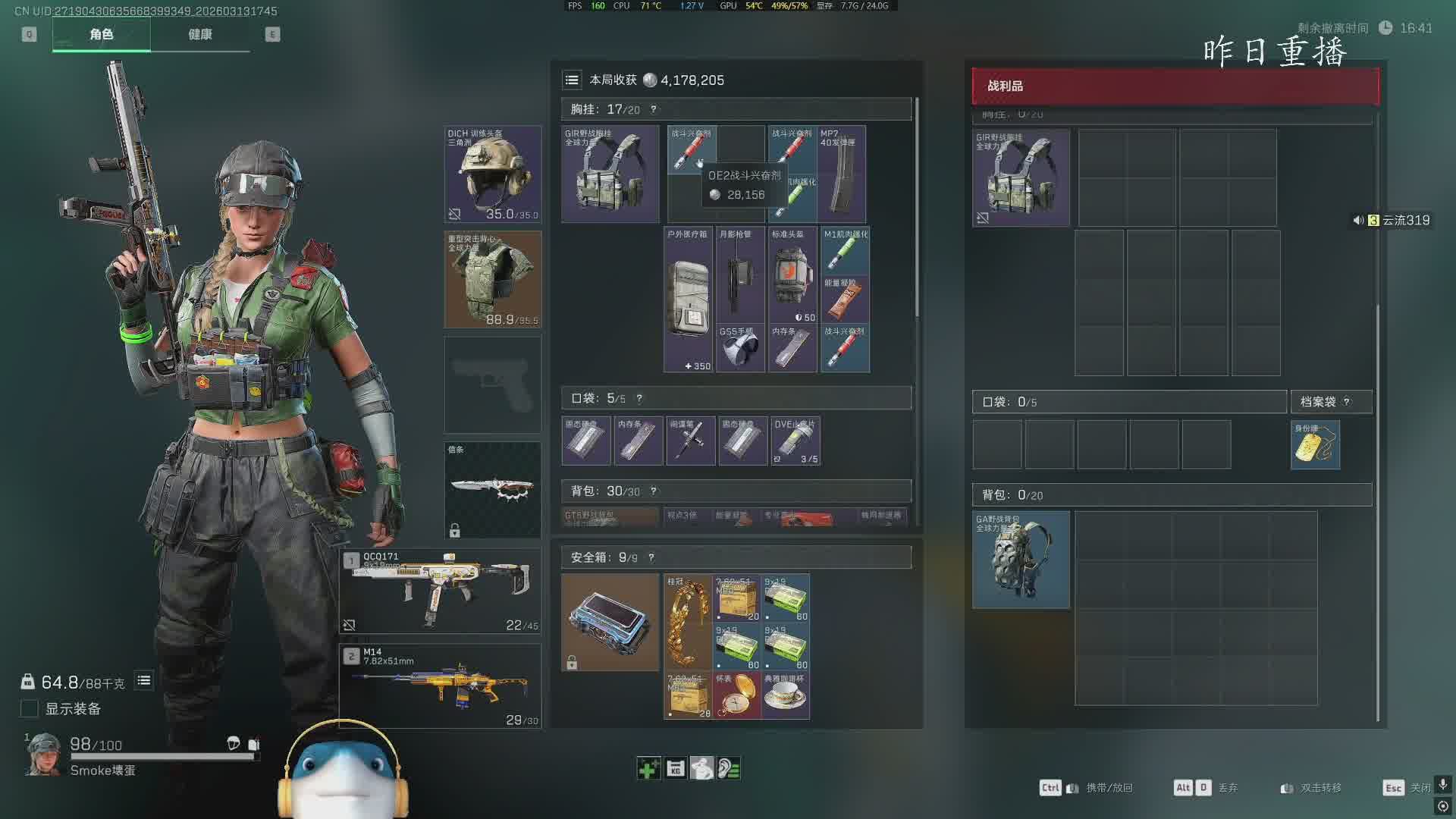Viewport: 1456px width, 819px height.
Task: Click the green medical cross status icon
Action: (x=648, y=769)
